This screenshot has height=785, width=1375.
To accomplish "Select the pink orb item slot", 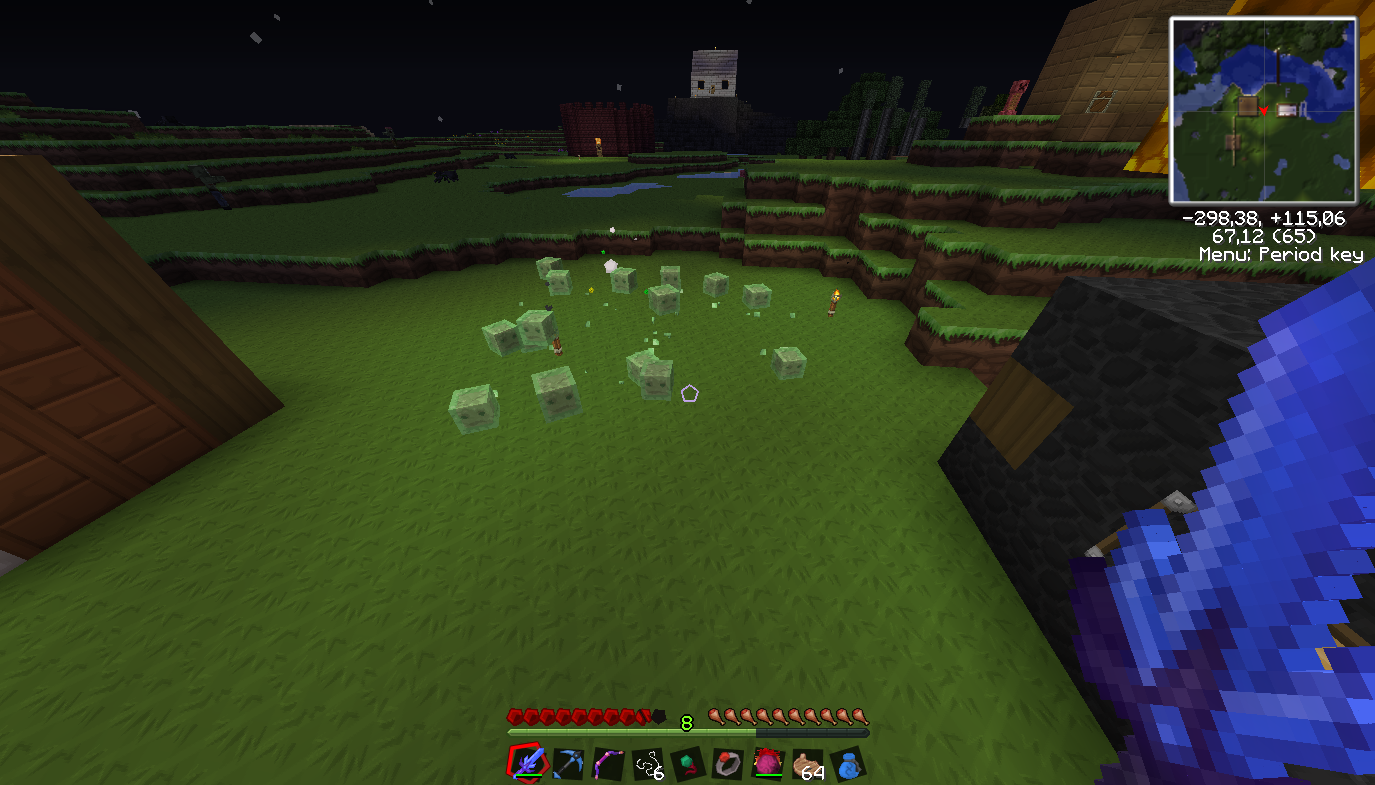I will click(x=768, y=764).
